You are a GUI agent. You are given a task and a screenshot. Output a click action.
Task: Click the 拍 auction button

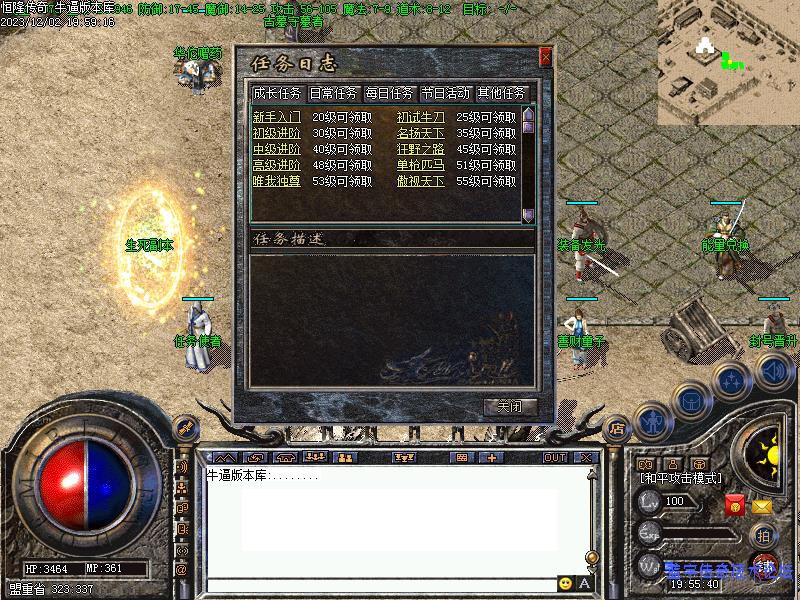point(762,534)
